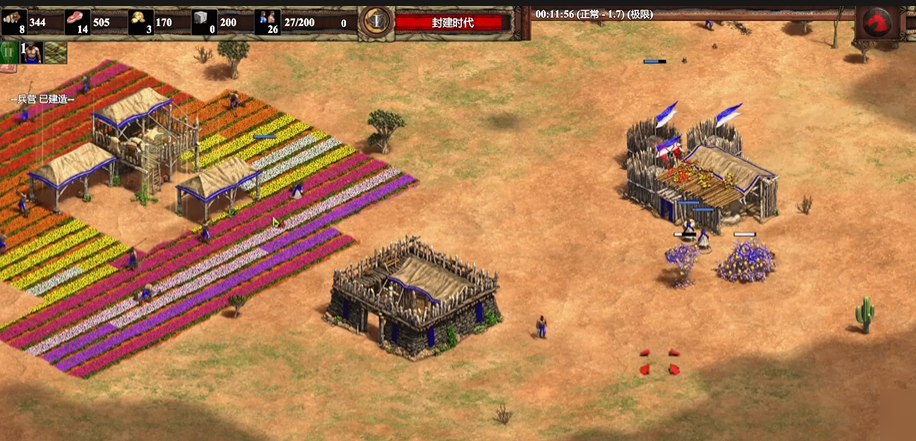The height and width of the screenshot is (441, 916).
Task: Select the idle villager icon
Action: pyautogui.click(x=31, y=53)
